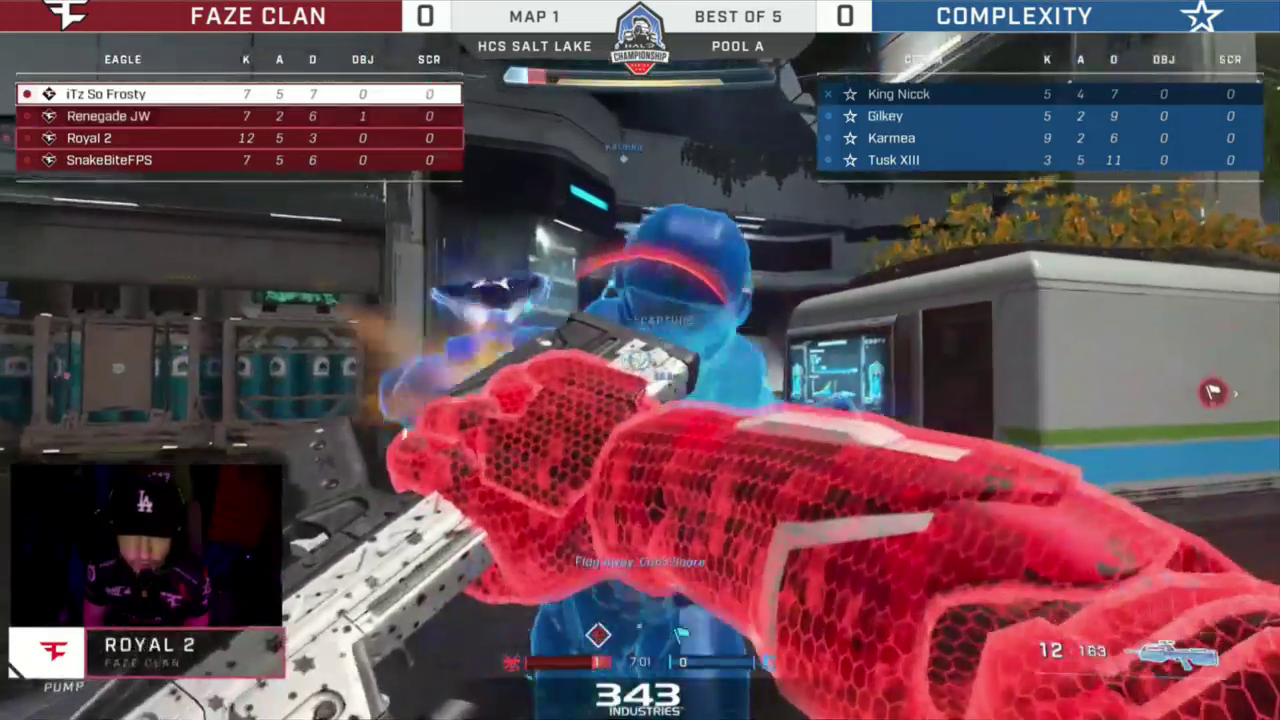Click the FaZe Clan logo

65,15
